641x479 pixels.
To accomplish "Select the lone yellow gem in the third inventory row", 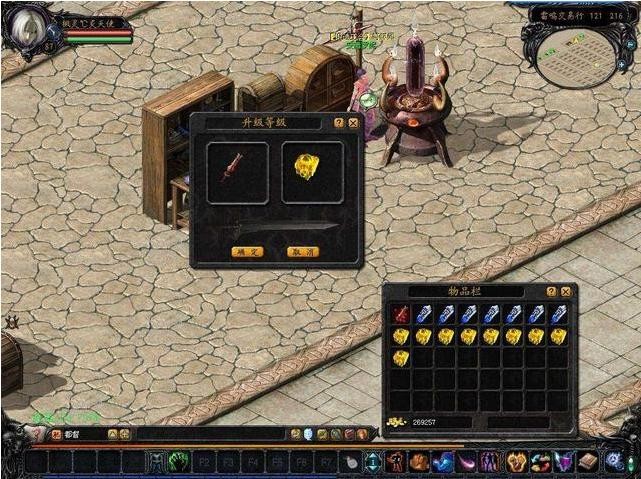I will 400,358.
